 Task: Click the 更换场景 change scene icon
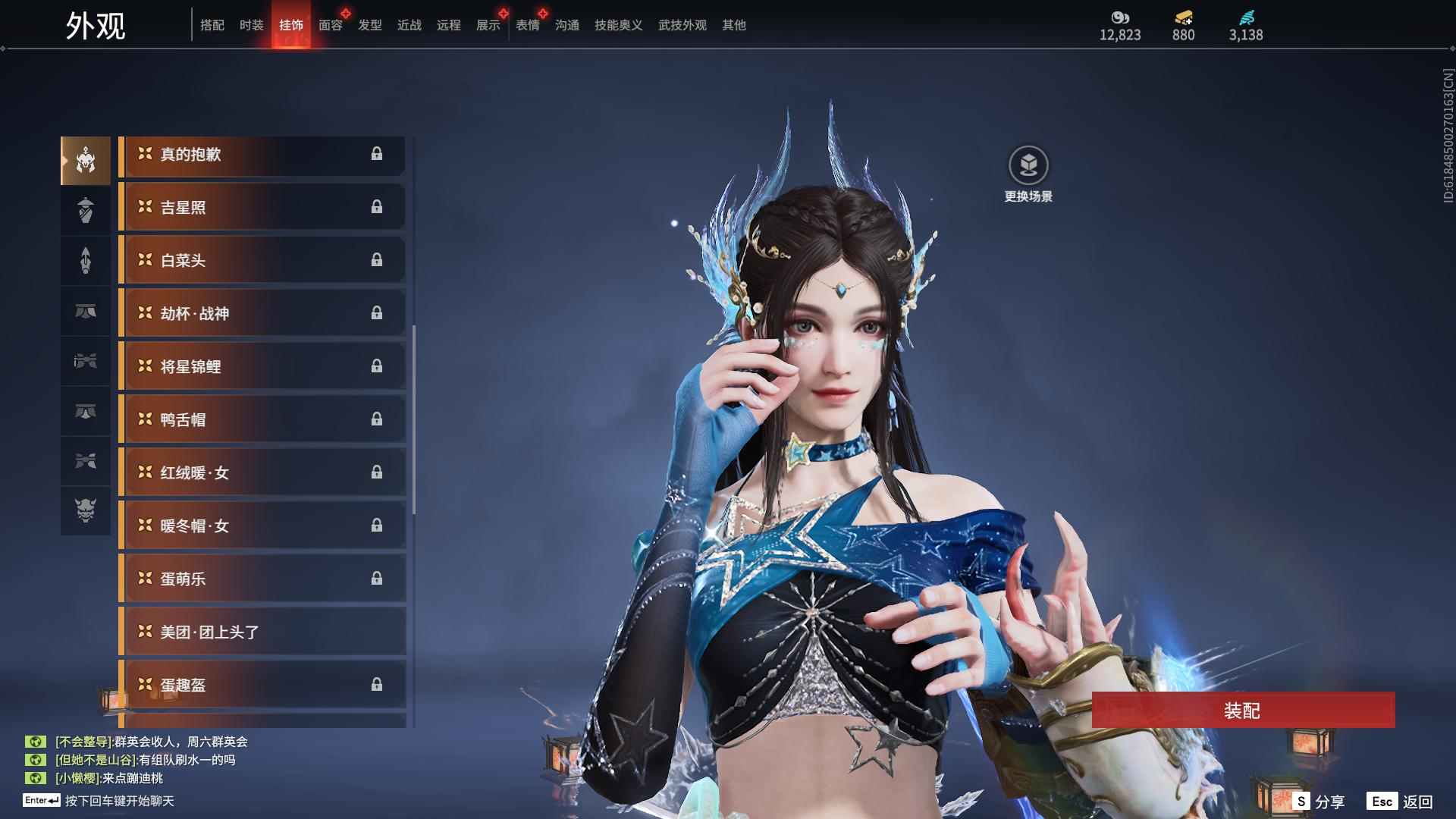(1028, 165)
